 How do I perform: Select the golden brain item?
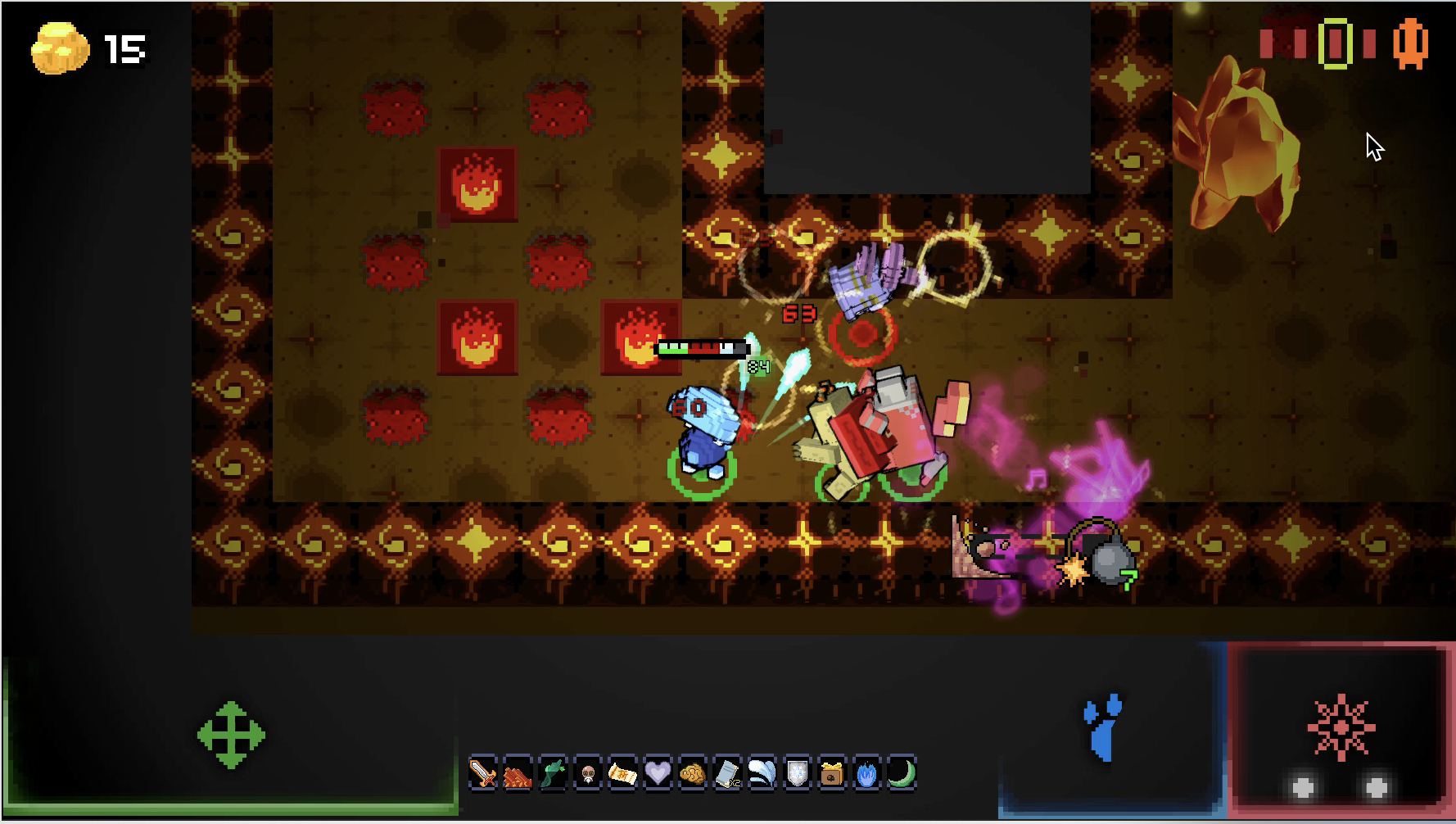click(x=693, y=772)
